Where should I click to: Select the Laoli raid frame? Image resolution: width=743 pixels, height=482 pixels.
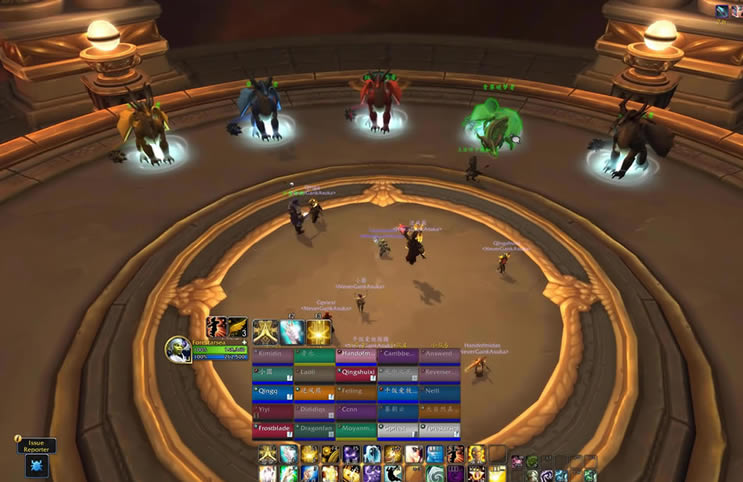click(315, 373)
